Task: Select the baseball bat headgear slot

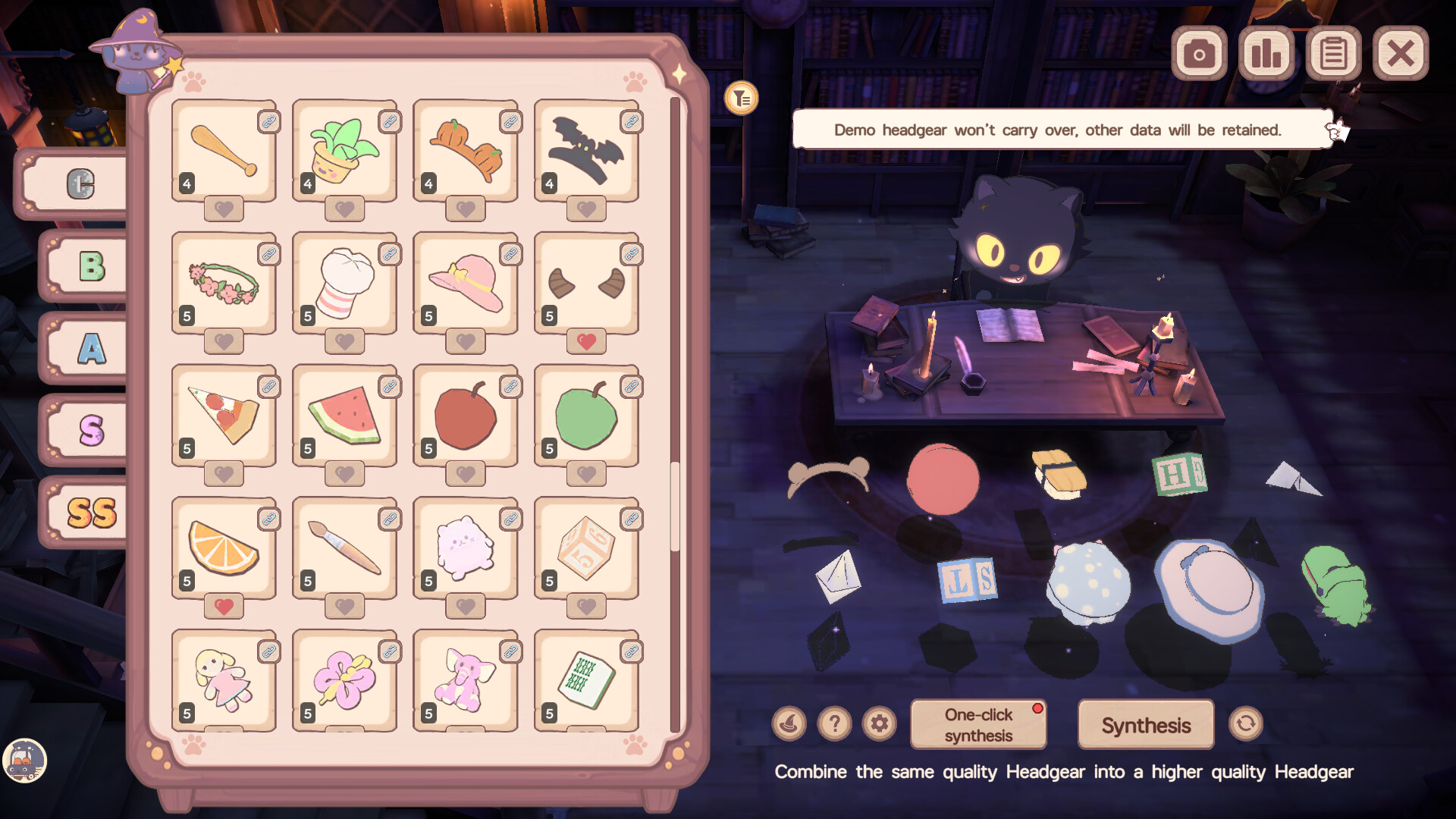Action: (x=224, y=151)
